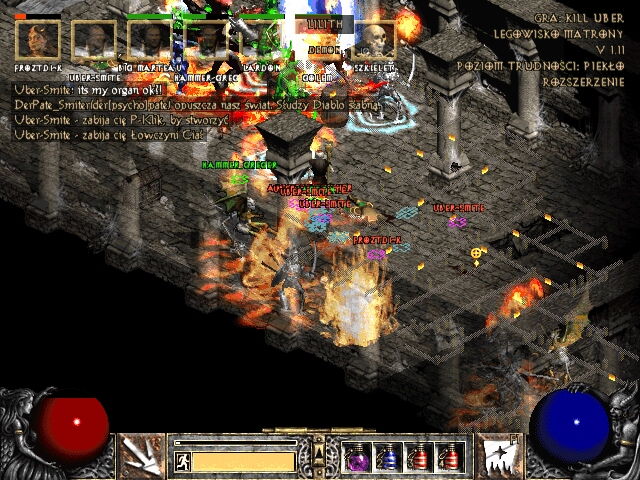Select Lardon's portrait in the party bar
Screen dimensions: 640x480
(x=262, y=40)
